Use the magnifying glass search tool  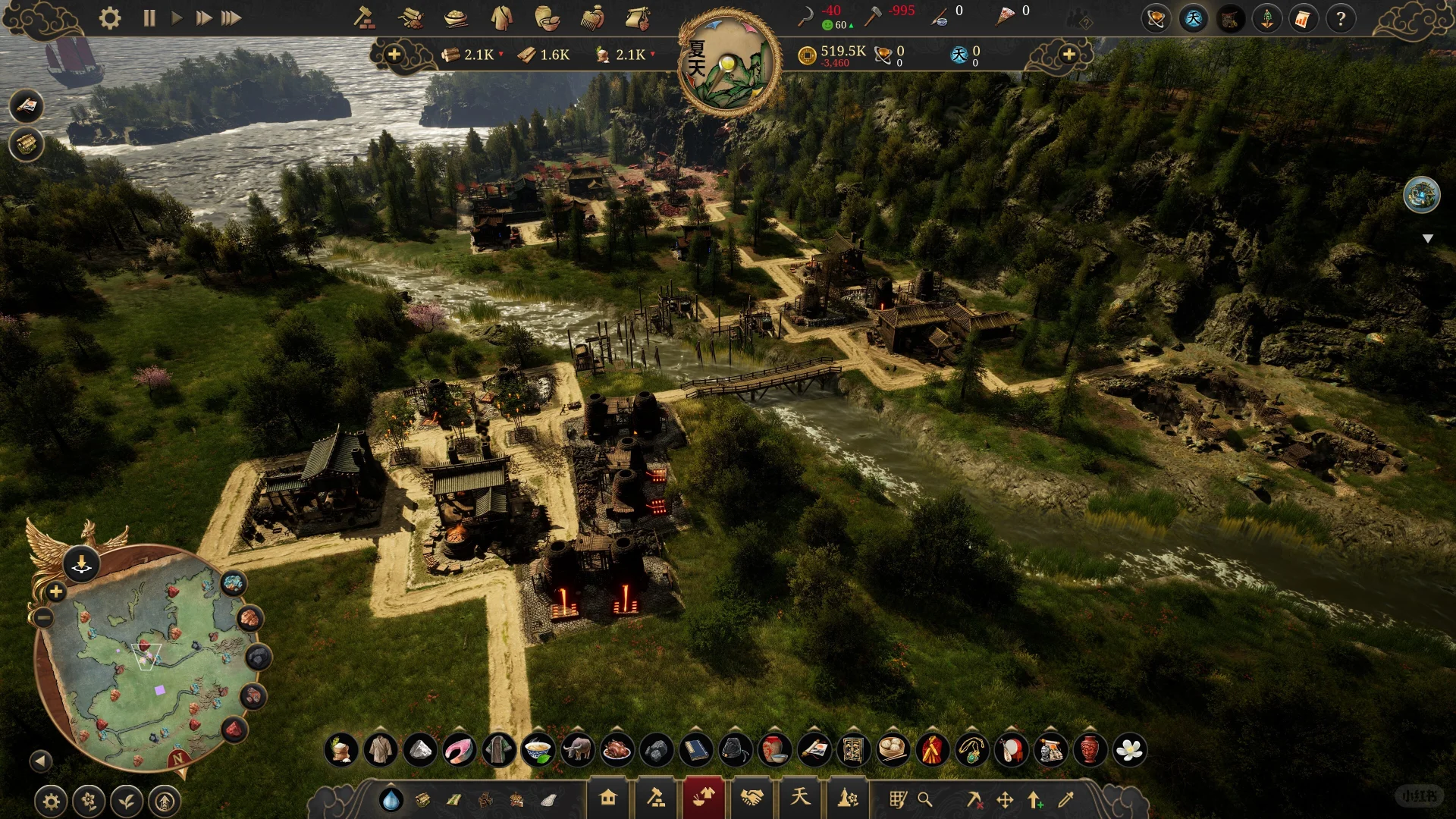point(925,799)
